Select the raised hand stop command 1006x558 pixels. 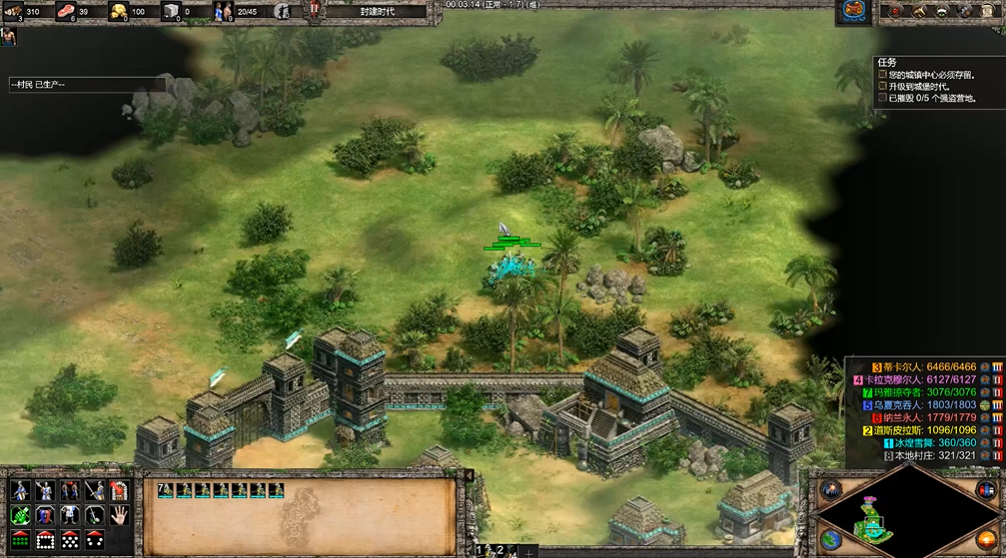pos(119,515)
